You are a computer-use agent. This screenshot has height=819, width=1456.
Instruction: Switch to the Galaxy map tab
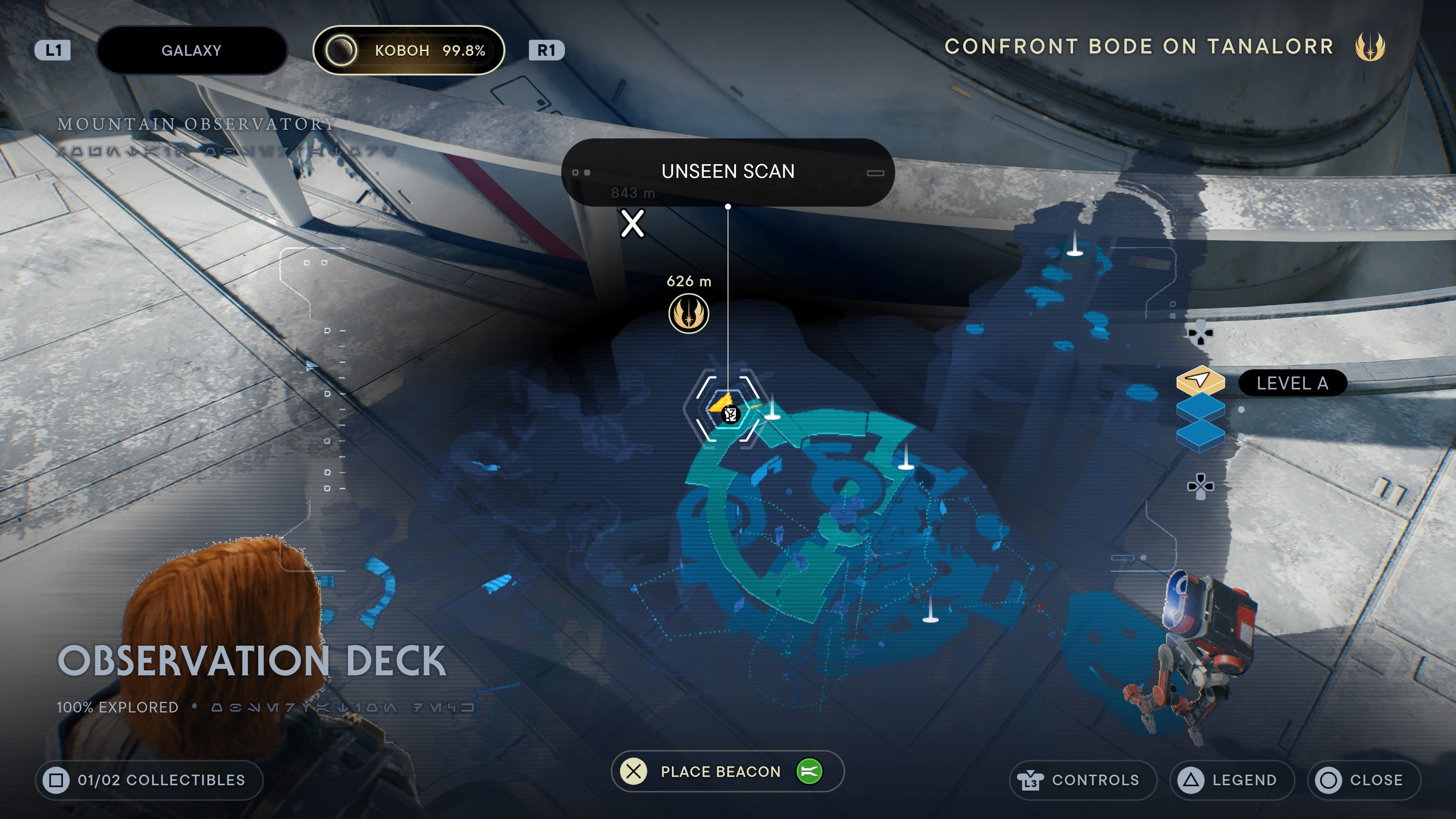point(191,50)
